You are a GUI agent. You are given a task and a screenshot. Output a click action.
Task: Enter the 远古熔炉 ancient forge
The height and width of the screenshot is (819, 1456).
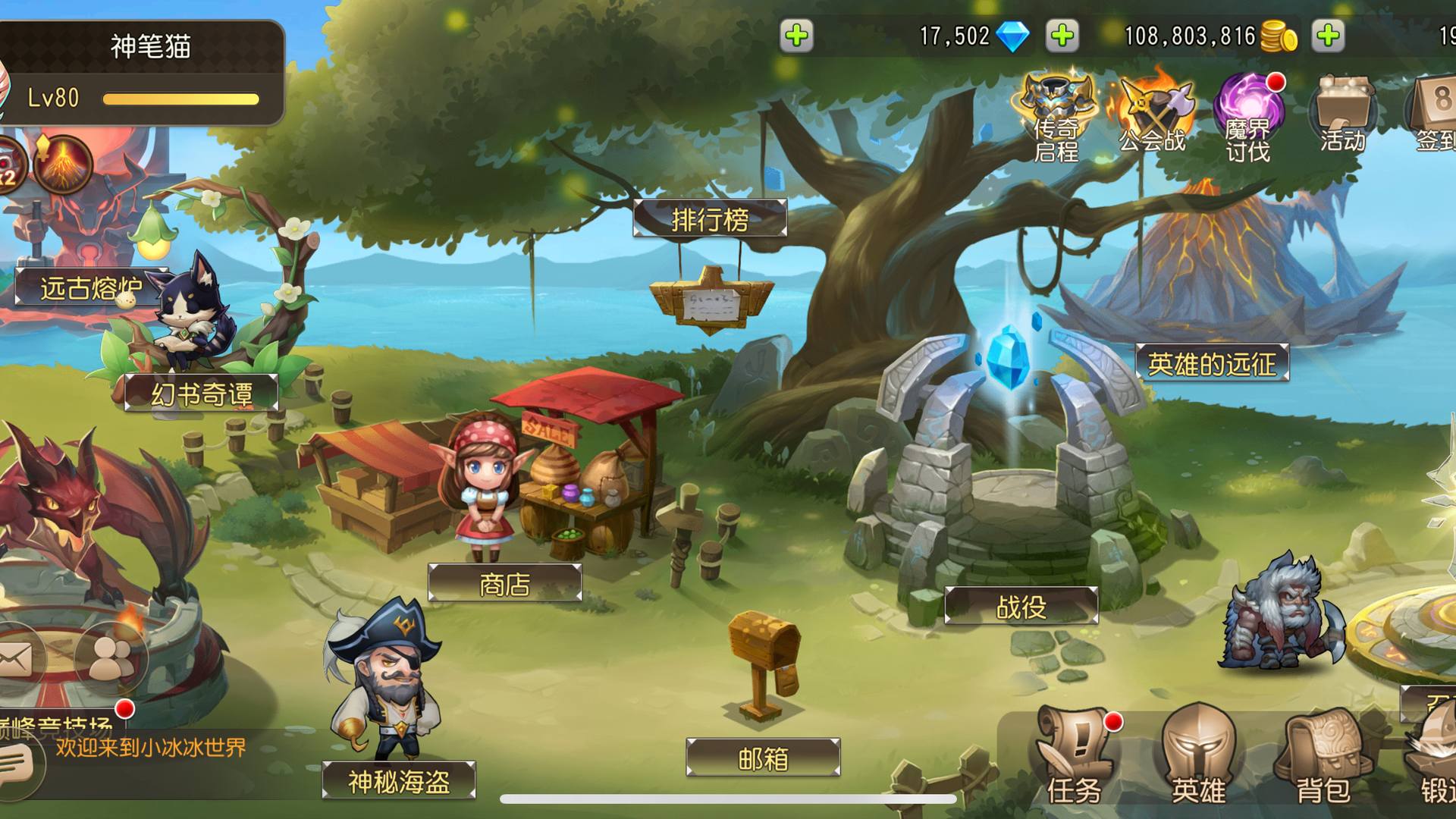click(91, 288)
